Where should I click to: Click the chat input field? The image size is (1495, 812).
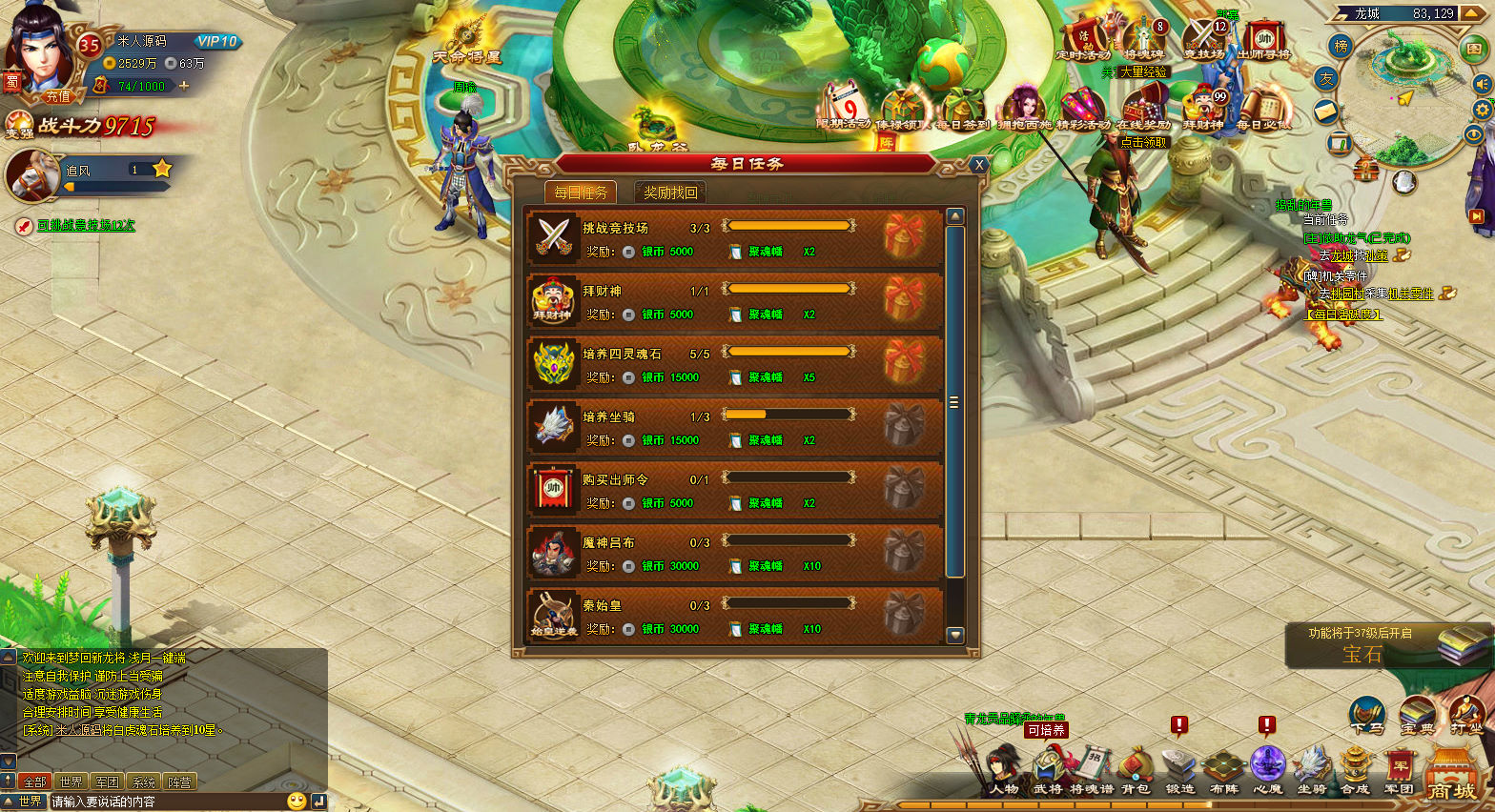click(x=167, y=802)
